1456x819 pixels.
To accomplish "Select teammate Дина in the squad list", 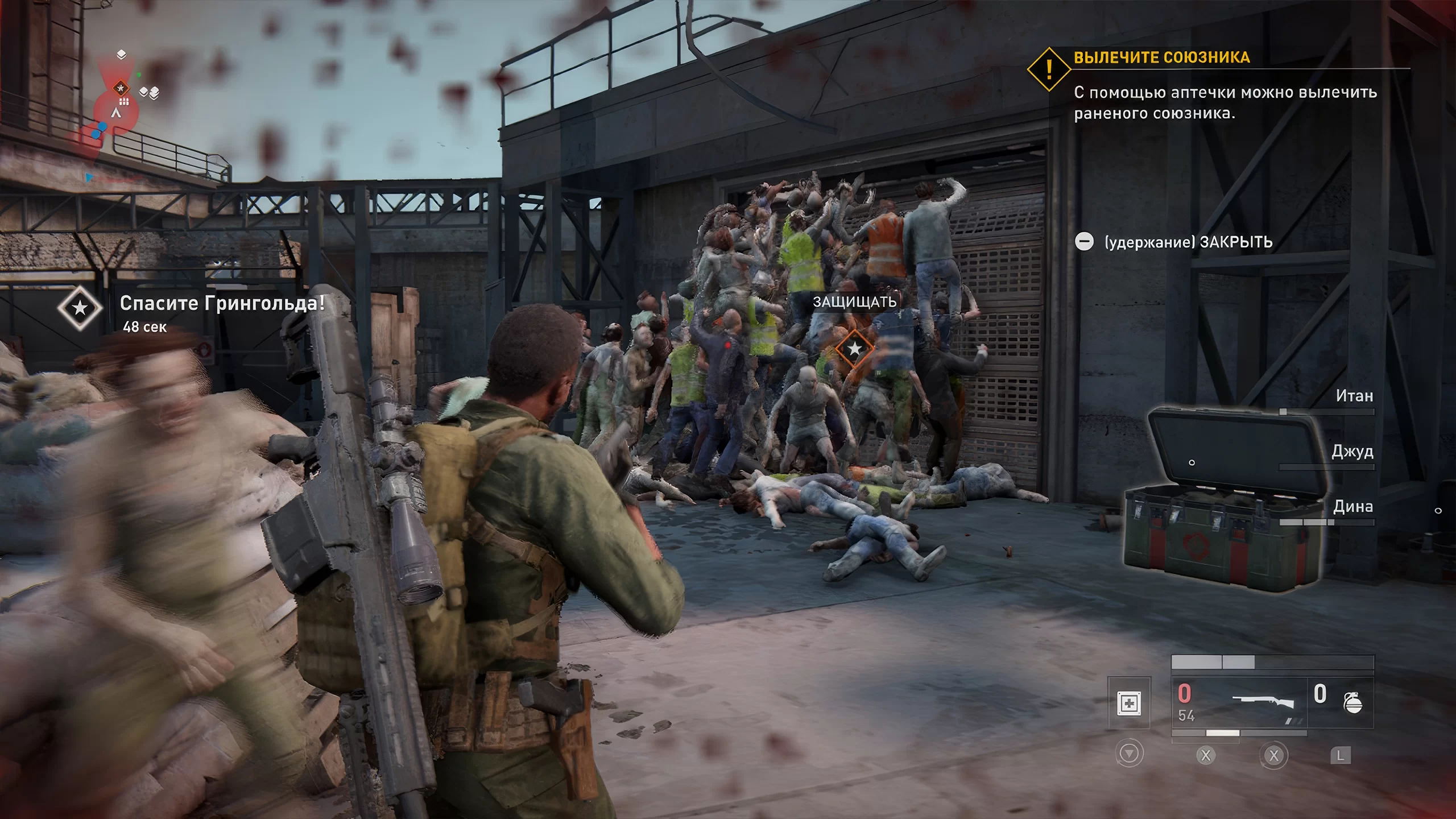I will (x=1353, y=506).
